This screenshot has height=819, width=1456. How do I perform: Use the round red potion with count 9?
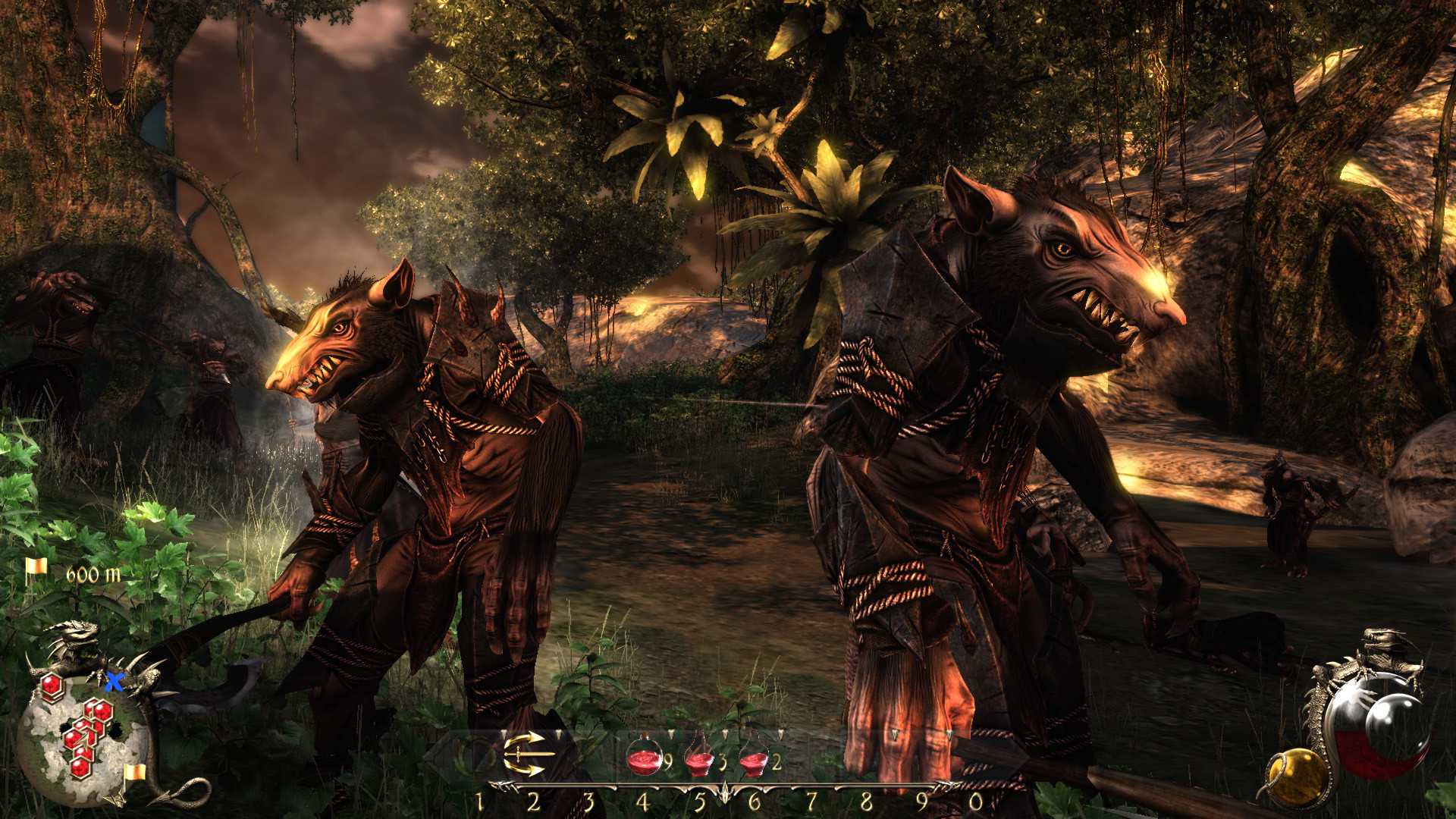(x=644, y=756)
